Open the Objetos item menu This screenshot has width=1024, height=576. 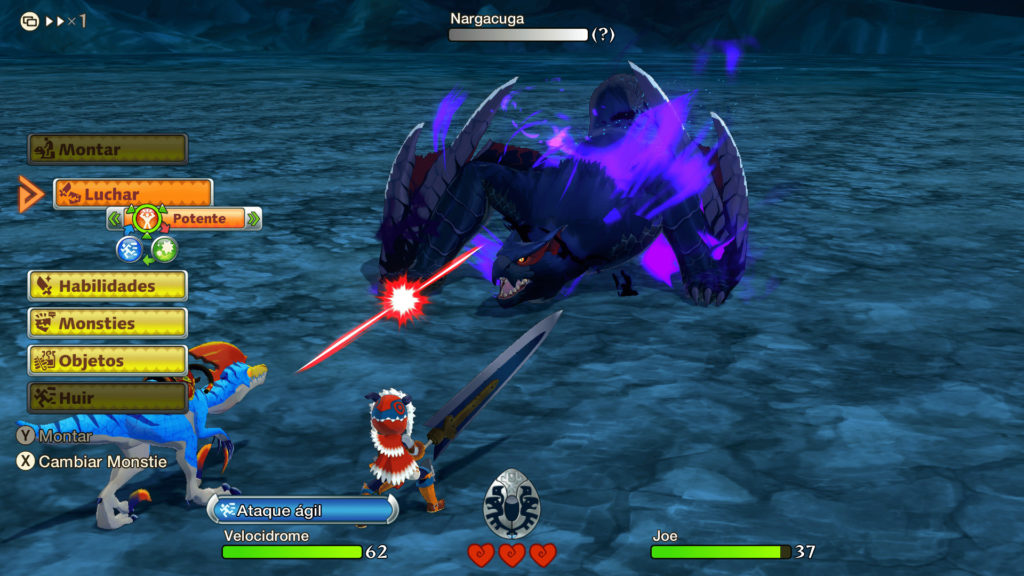(x=107, y=360)
